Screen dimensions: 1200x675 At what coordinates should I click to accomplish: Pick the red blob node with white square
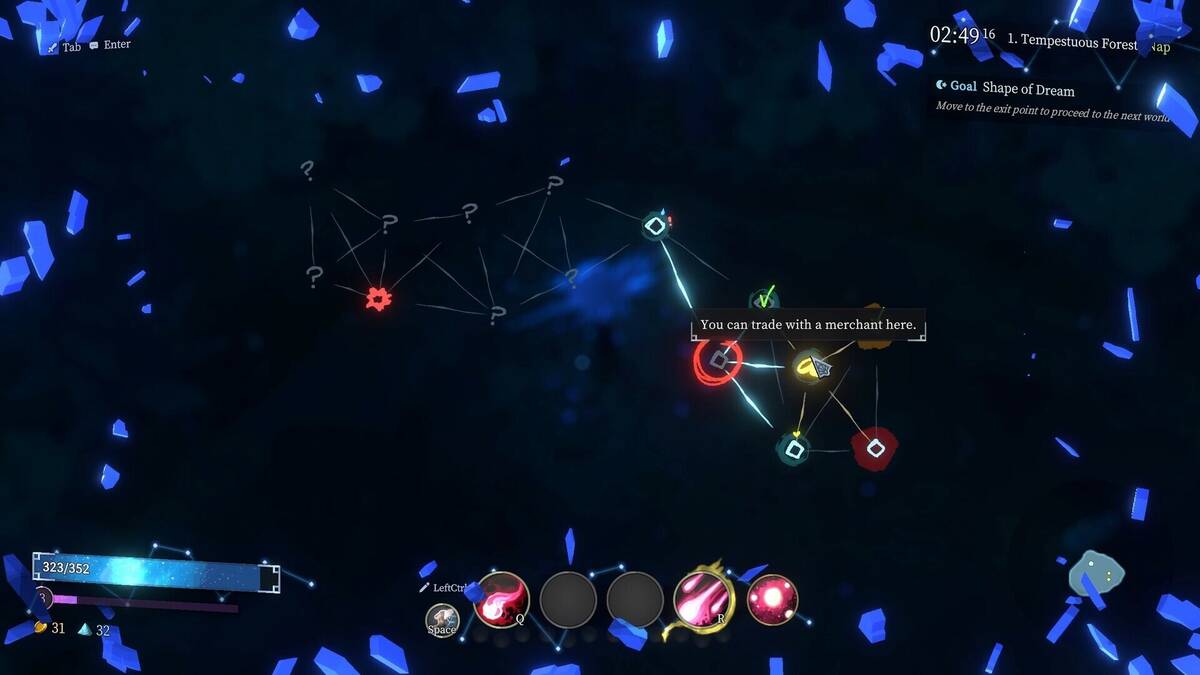(875, 449)
